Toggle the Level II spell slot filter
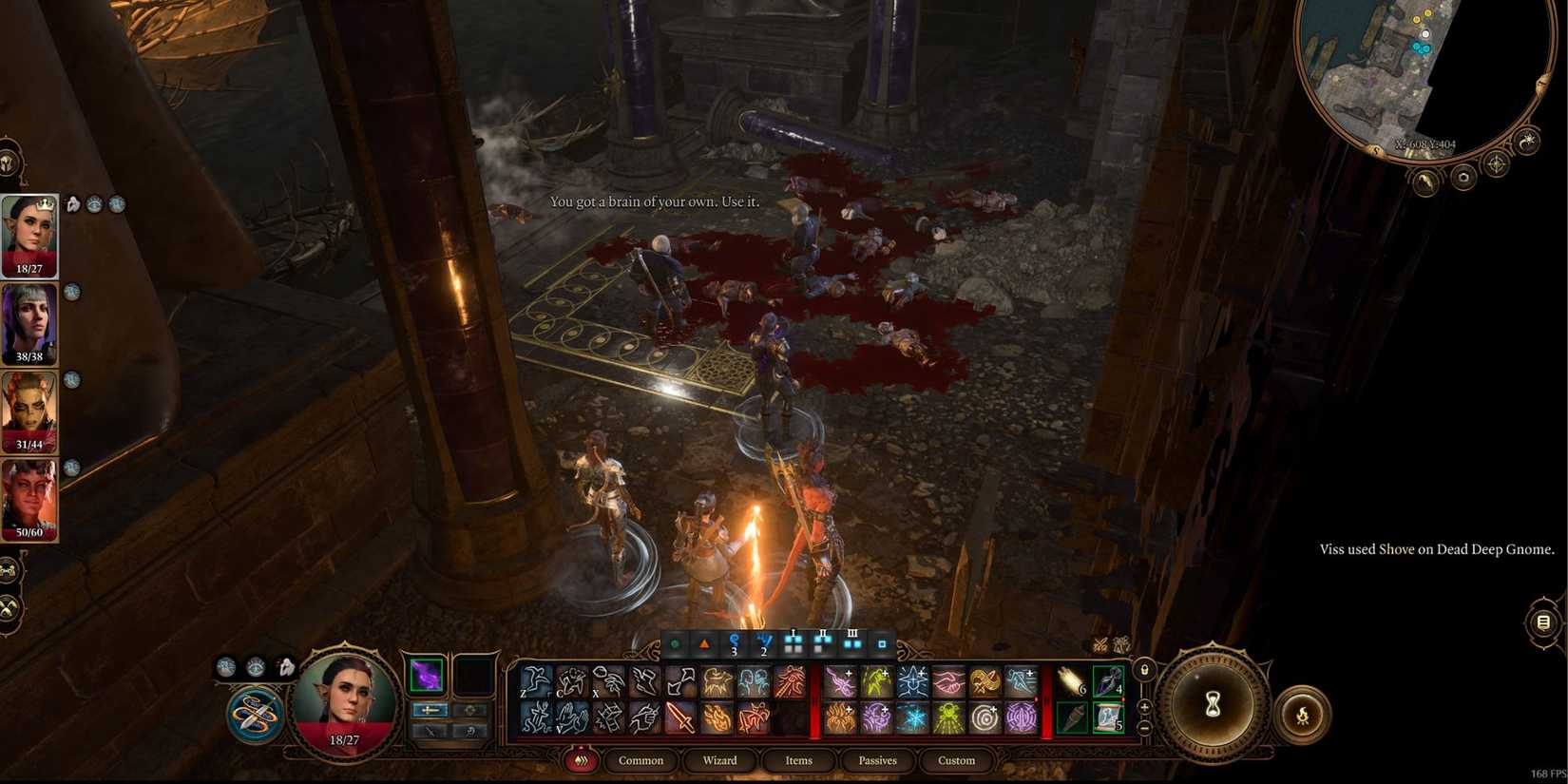This screenshot has height=784, width=1568. tap(822, 642)
